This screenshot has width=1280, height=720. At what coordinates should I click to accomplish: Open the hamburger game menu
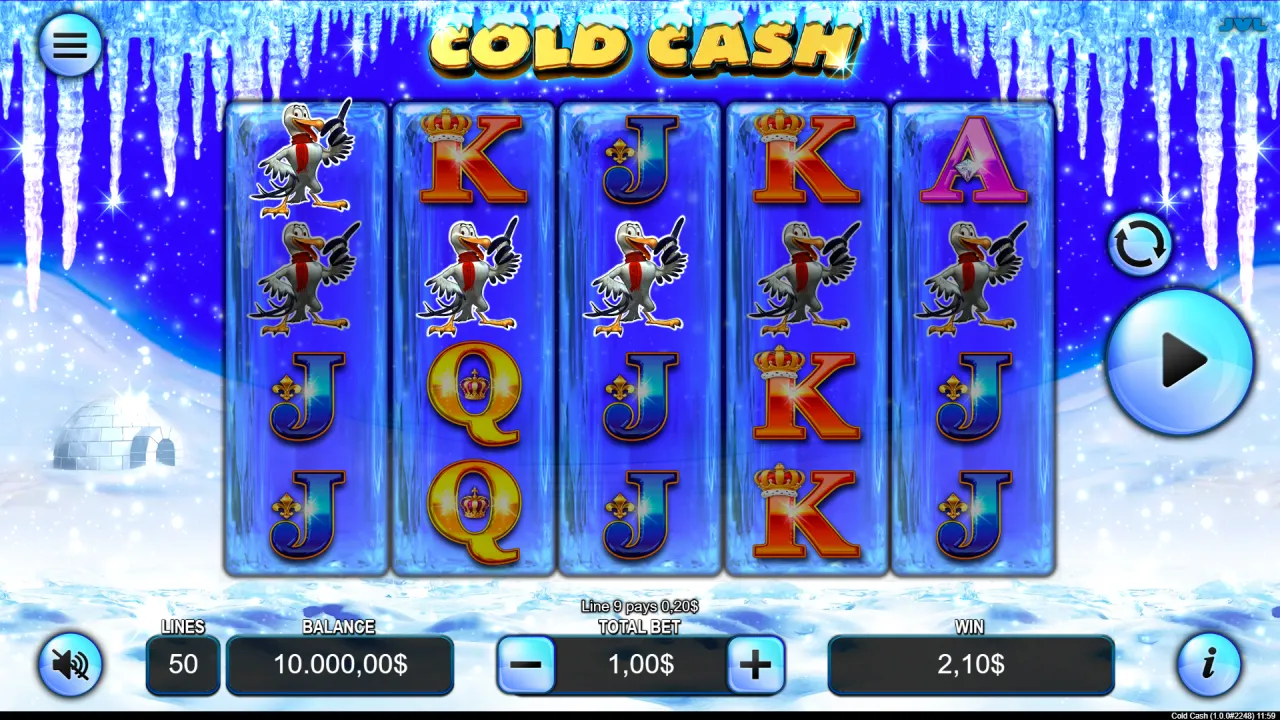70,45
